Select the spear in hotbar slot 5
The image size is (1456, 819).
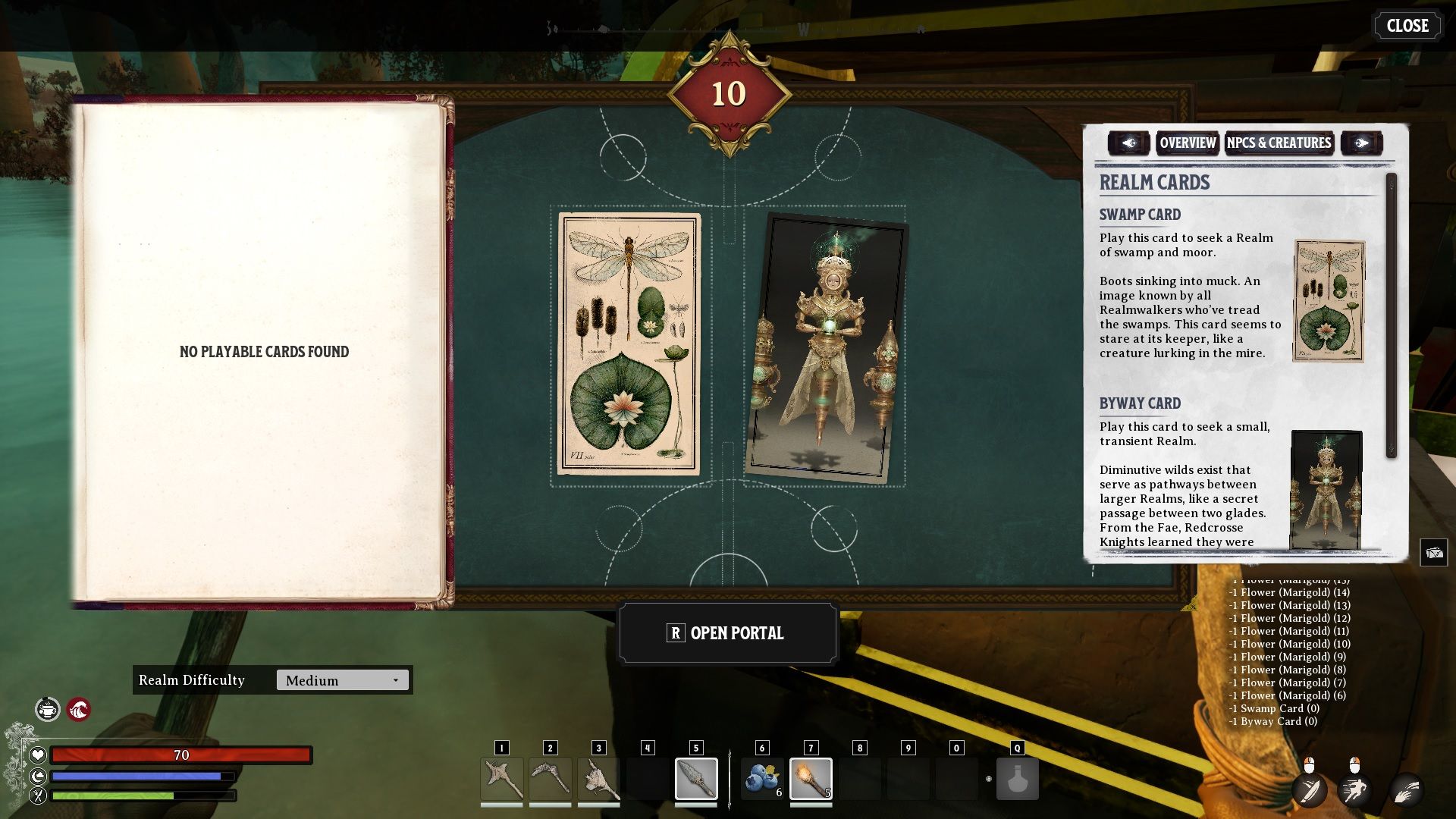click(695, 778)
